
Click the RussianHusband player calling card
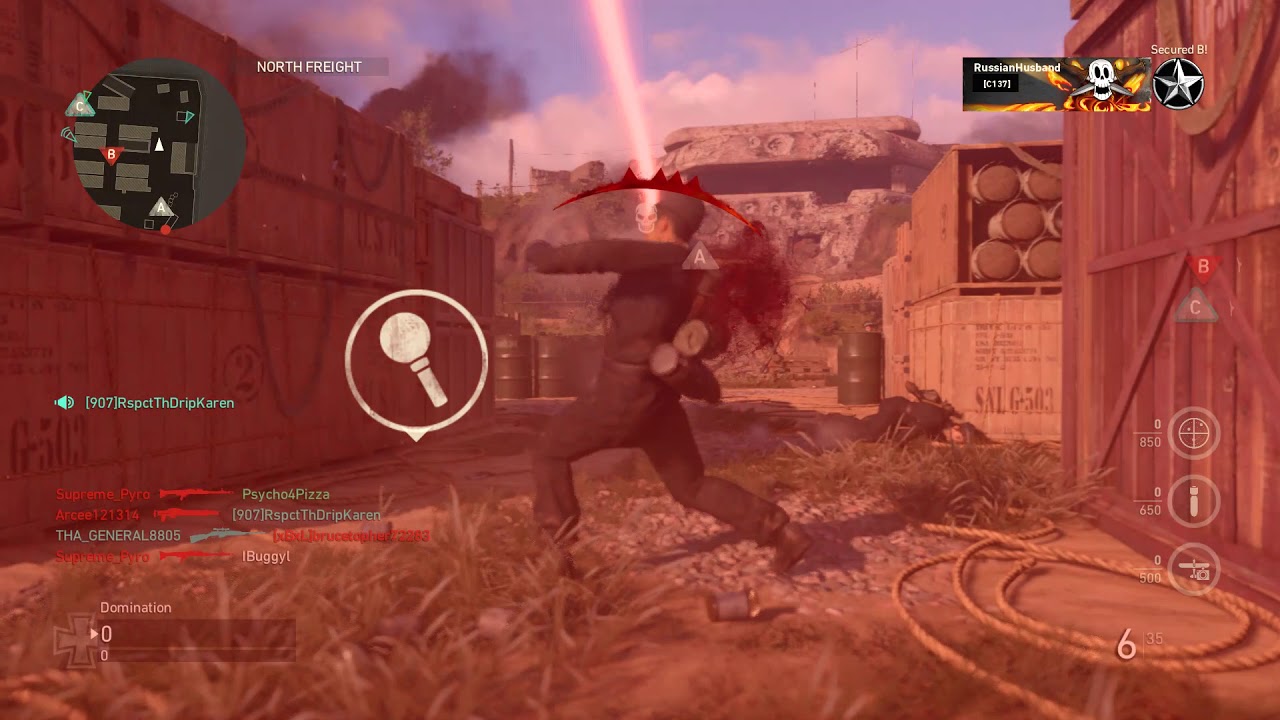pos(1056,84)
